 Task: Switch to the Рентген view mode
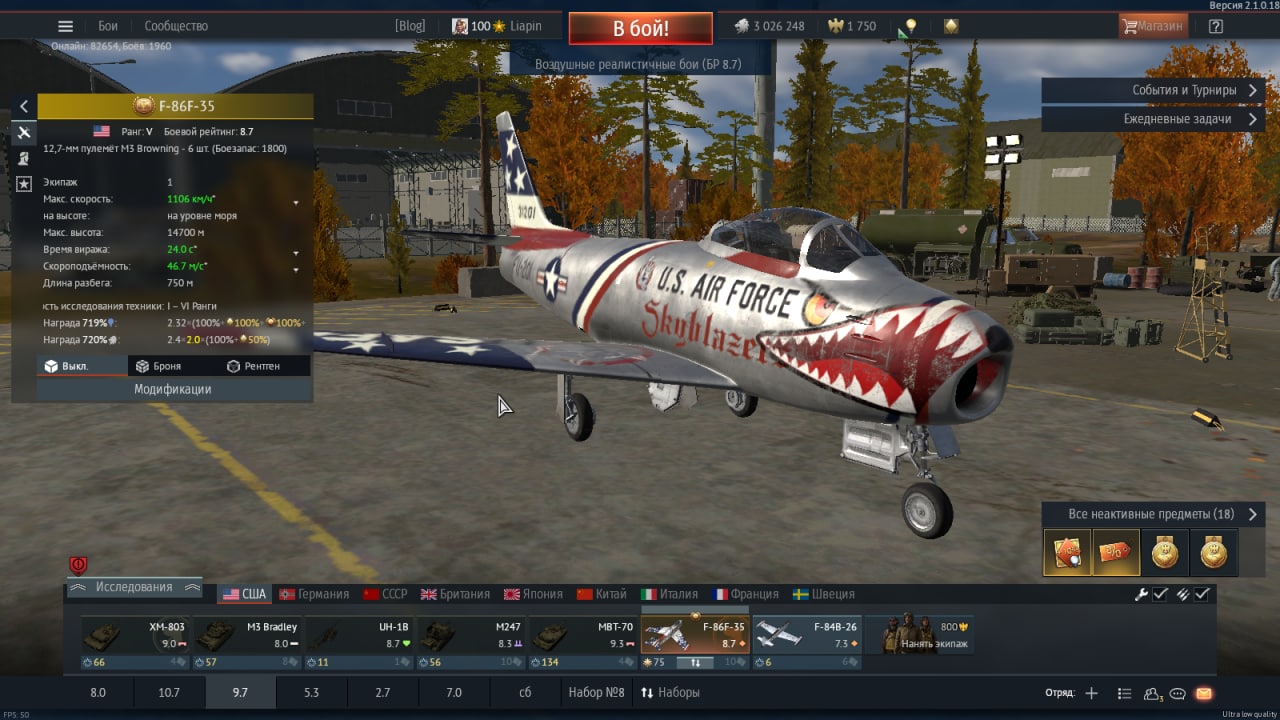[254, 366]
